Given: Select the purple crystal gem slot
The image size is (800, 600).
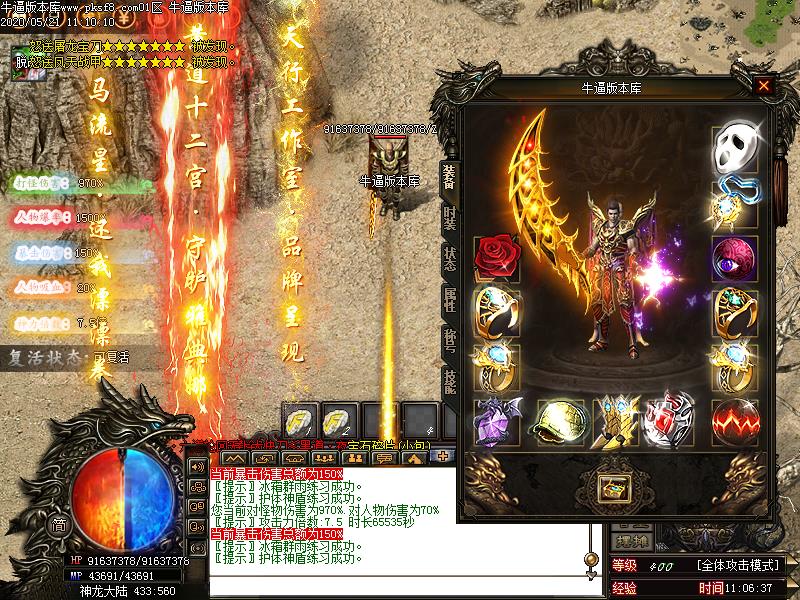Looking at the screenshot, I should [496, 418].
